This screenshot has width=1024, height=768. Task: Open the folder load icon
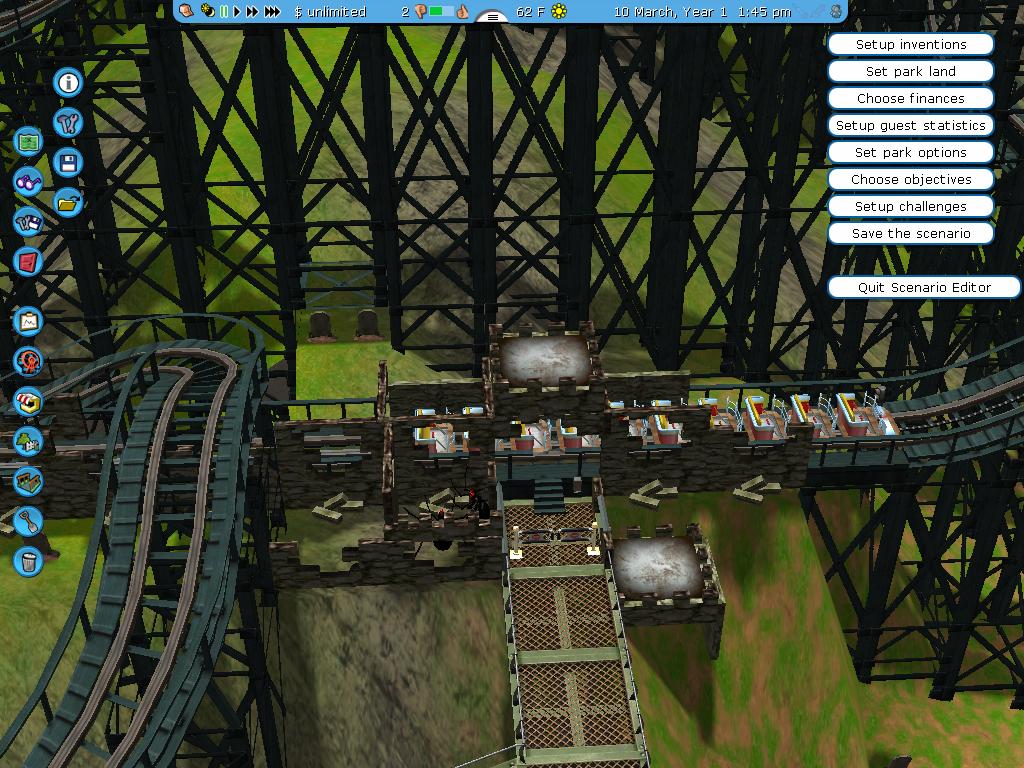(x=68, y=202)
